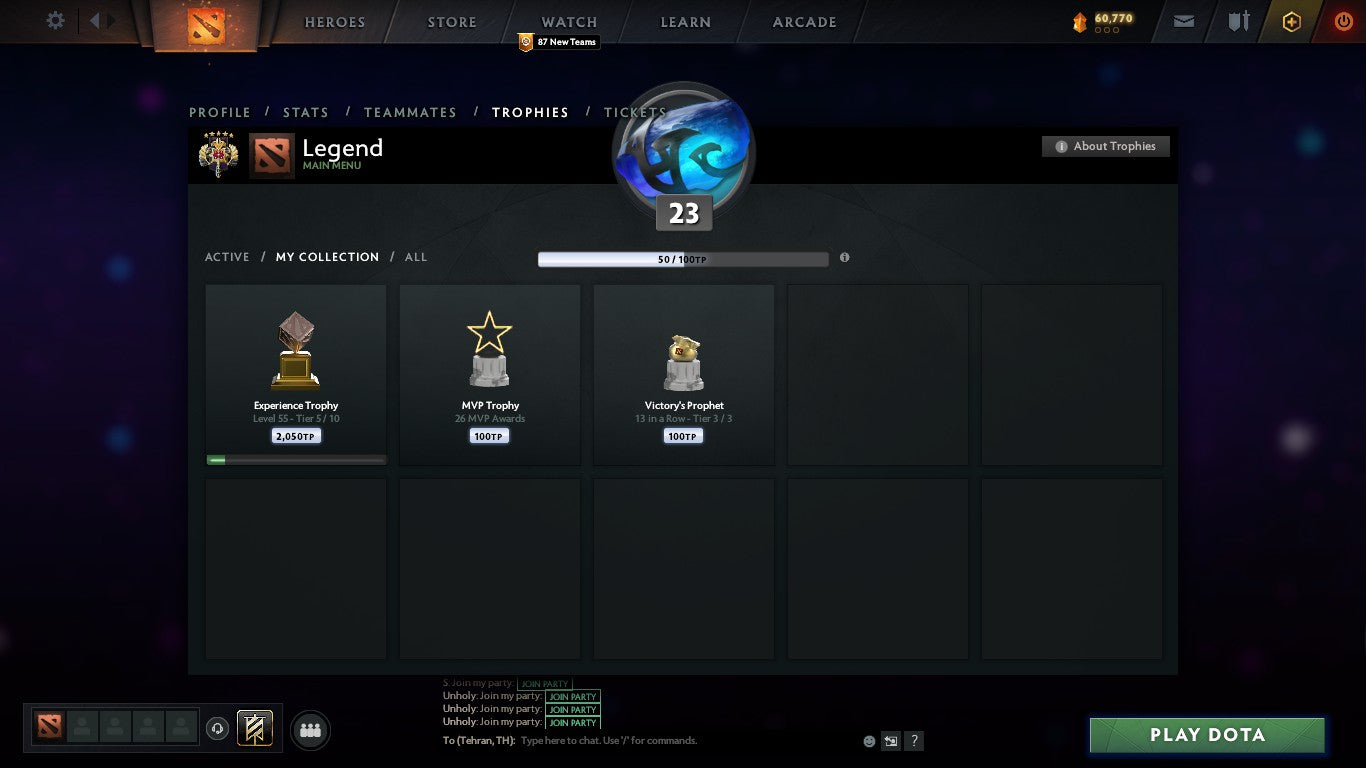Click the back arrow beside settings
The height and width of the screenshot is (768, 1366).
(95, 19)
